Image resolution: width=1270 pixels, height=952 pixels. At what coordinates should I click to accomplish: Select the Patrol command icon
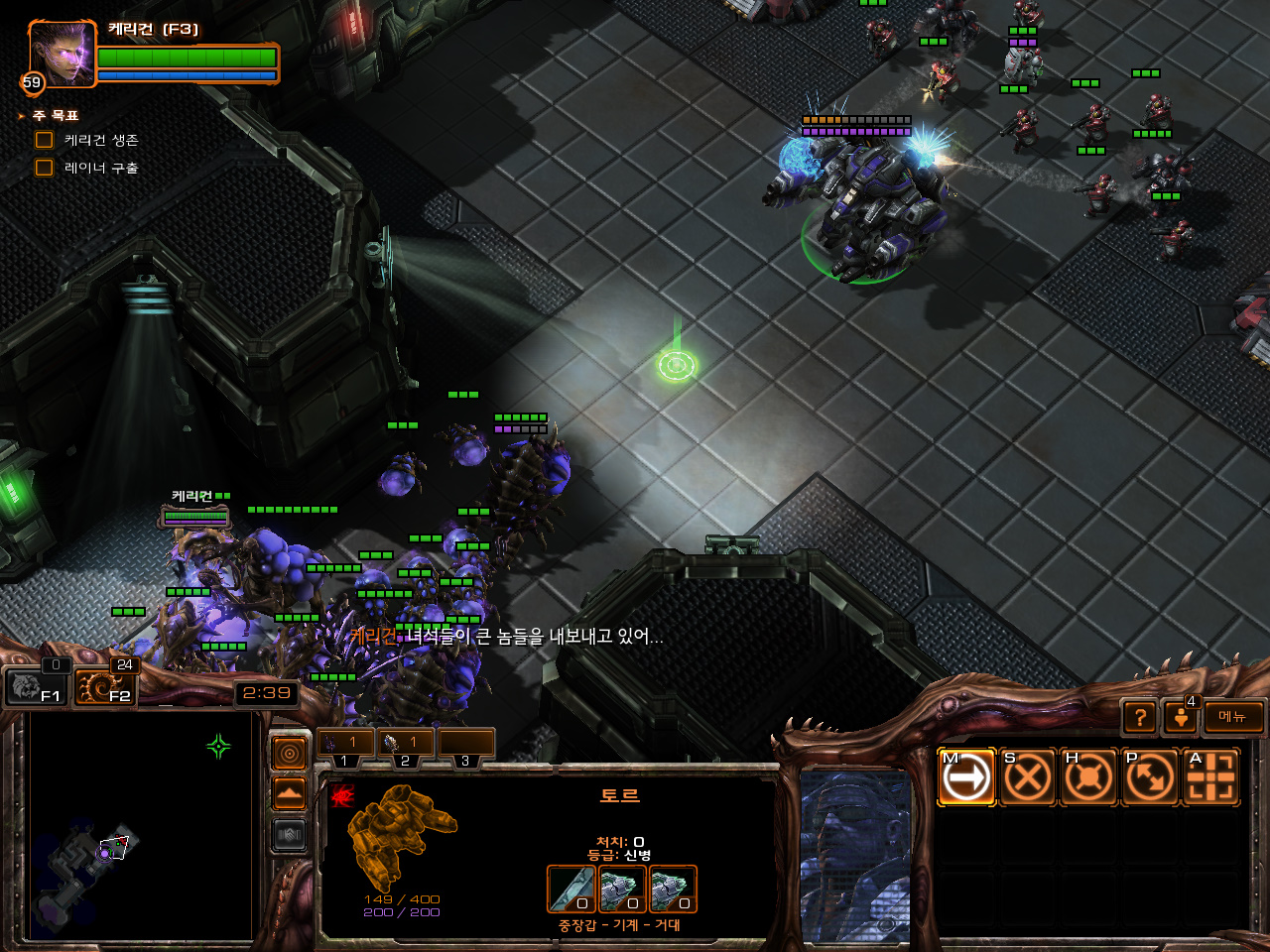(x=1150, y=777)
